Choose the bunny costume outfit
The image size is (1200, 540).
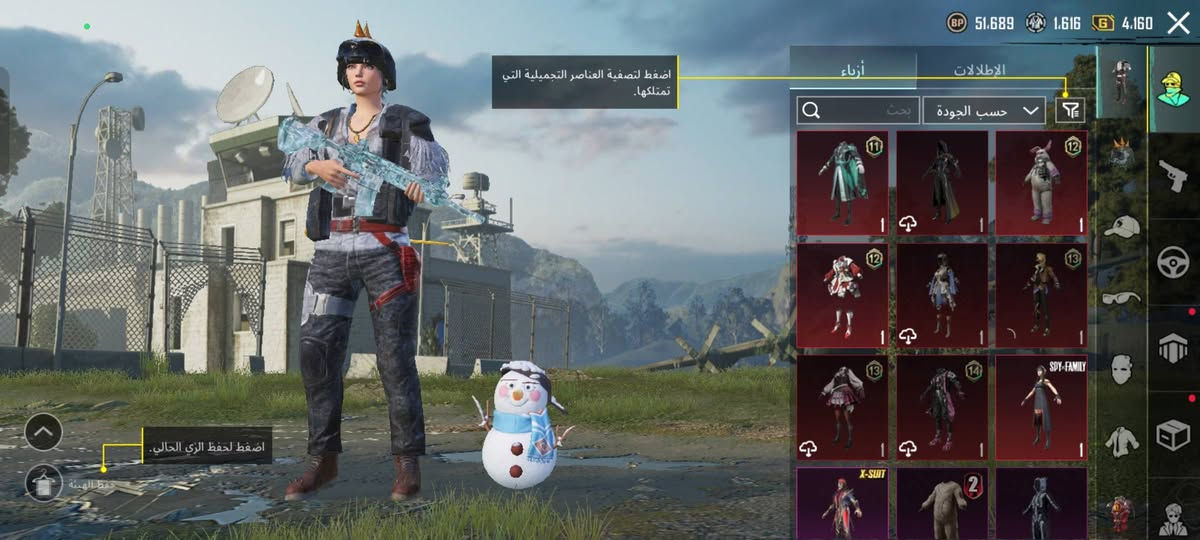(1041, 183)
